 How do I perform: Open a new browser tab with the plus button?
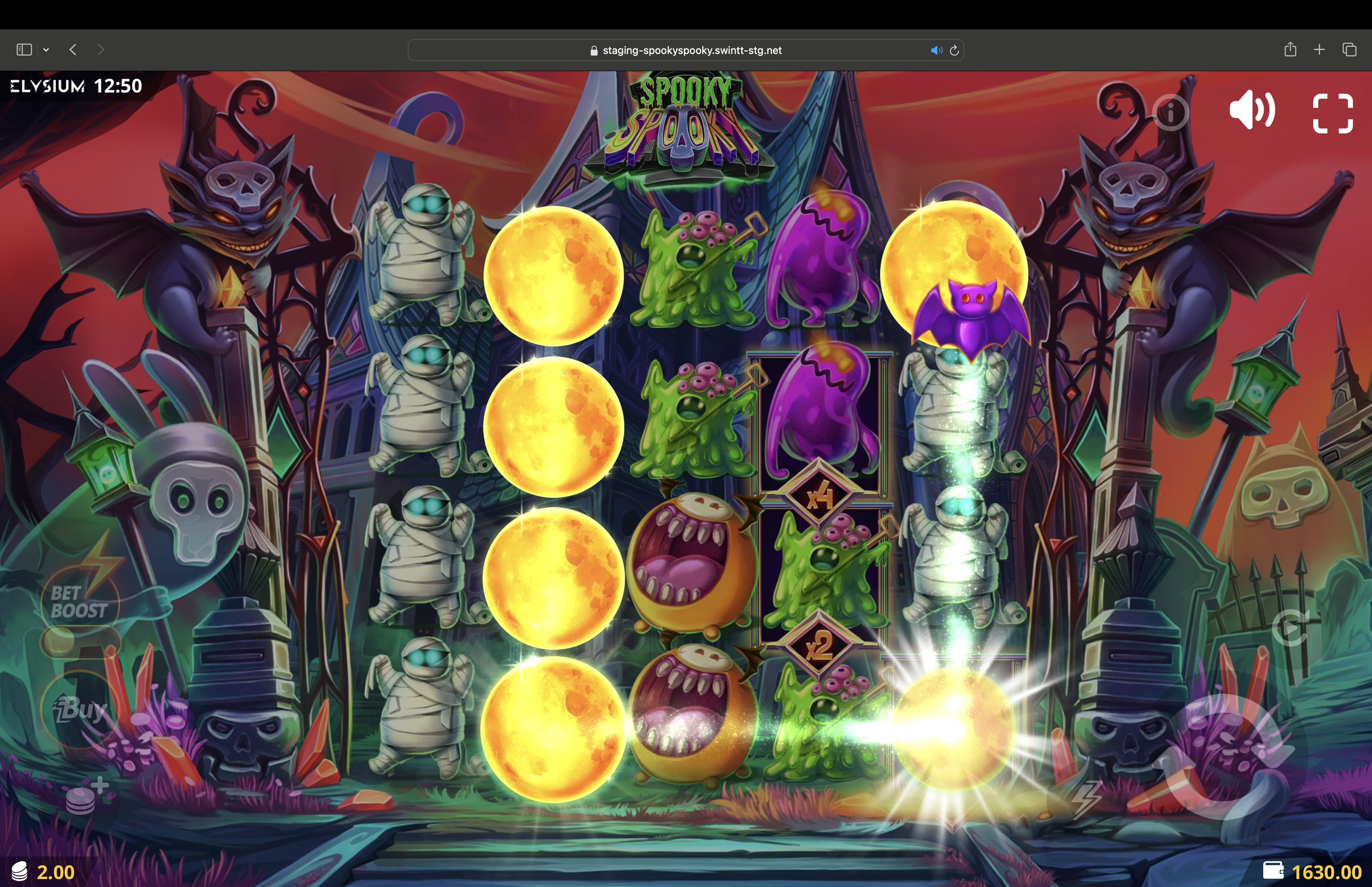pos(1319,50)
